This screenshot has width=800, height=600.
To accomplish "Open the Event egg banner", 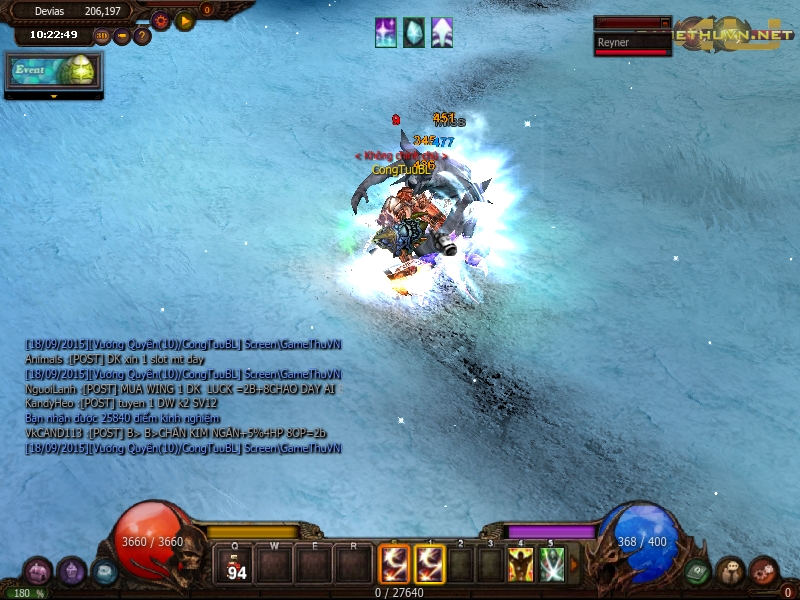I will [x=53, y=72].
